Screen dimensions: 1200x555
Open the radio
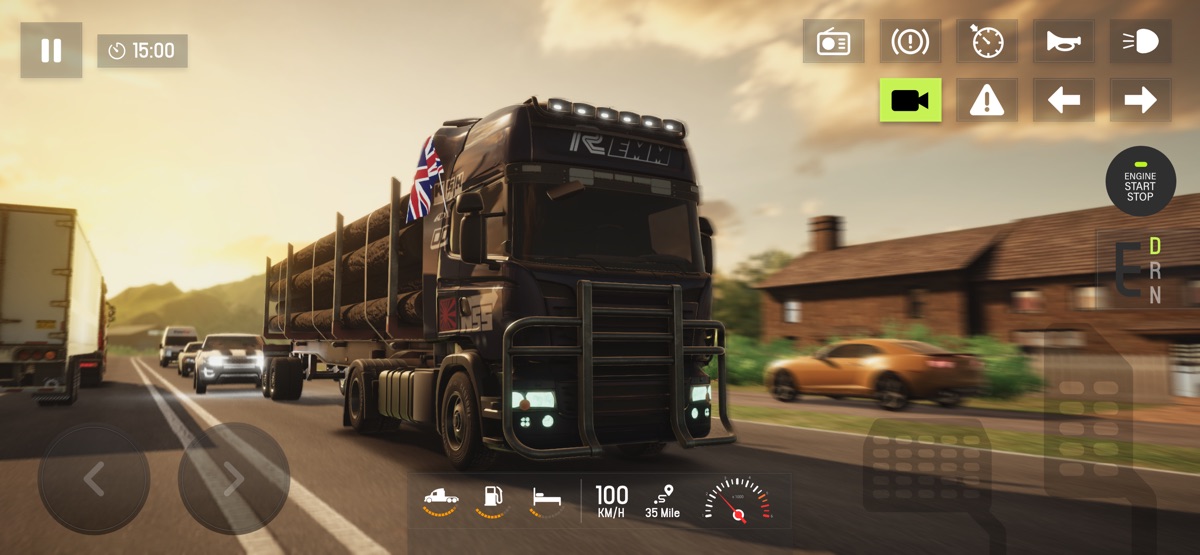833,42
